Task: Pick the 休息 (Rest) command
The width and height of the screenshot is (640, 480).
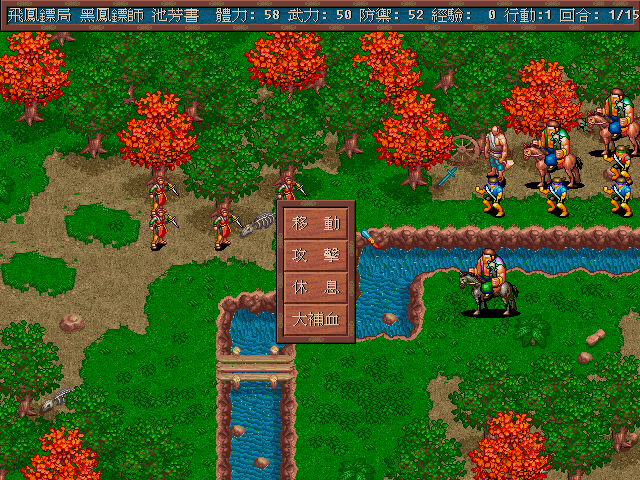Action: click(x=315, y=287)
